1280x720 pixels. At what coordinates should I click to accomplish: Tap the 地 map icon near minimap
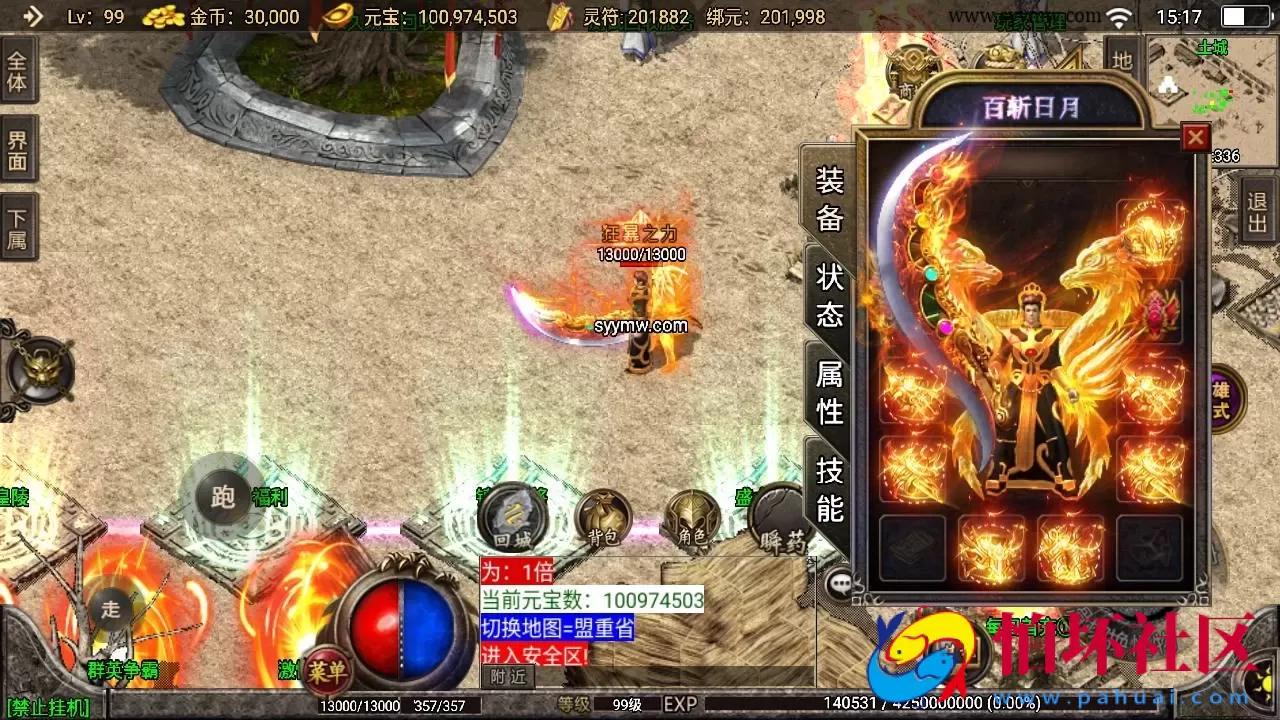point(1124,56)
